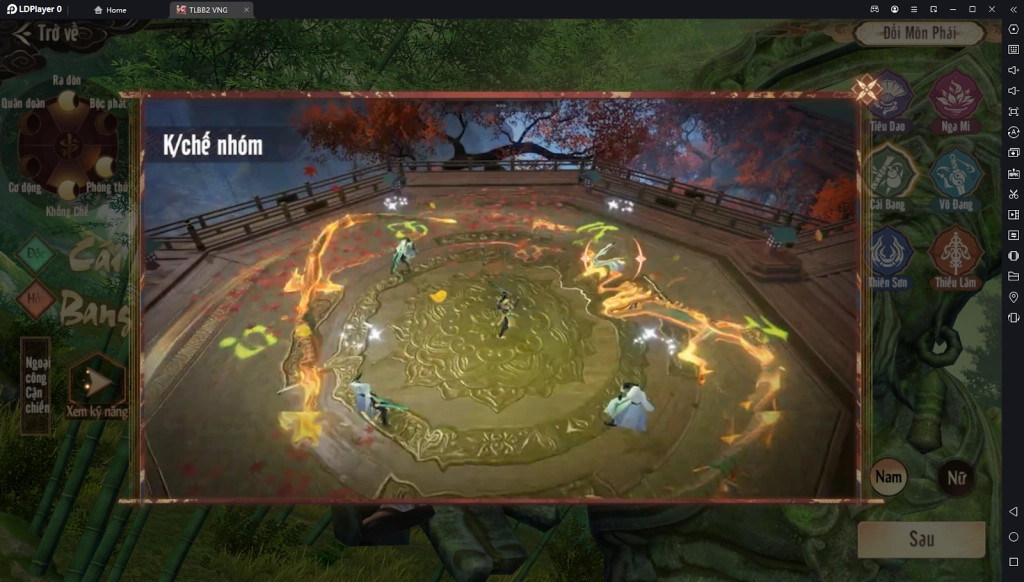1024x582 pixels.
Task: Continue with the Sau button
Action: point(921,539)
